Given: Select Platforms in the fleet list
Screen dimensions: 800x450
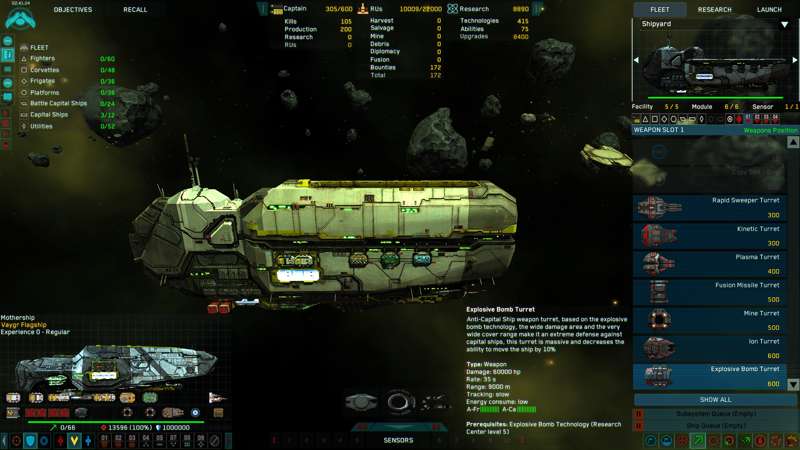Looking at the screenshot, I should [44, 92].
